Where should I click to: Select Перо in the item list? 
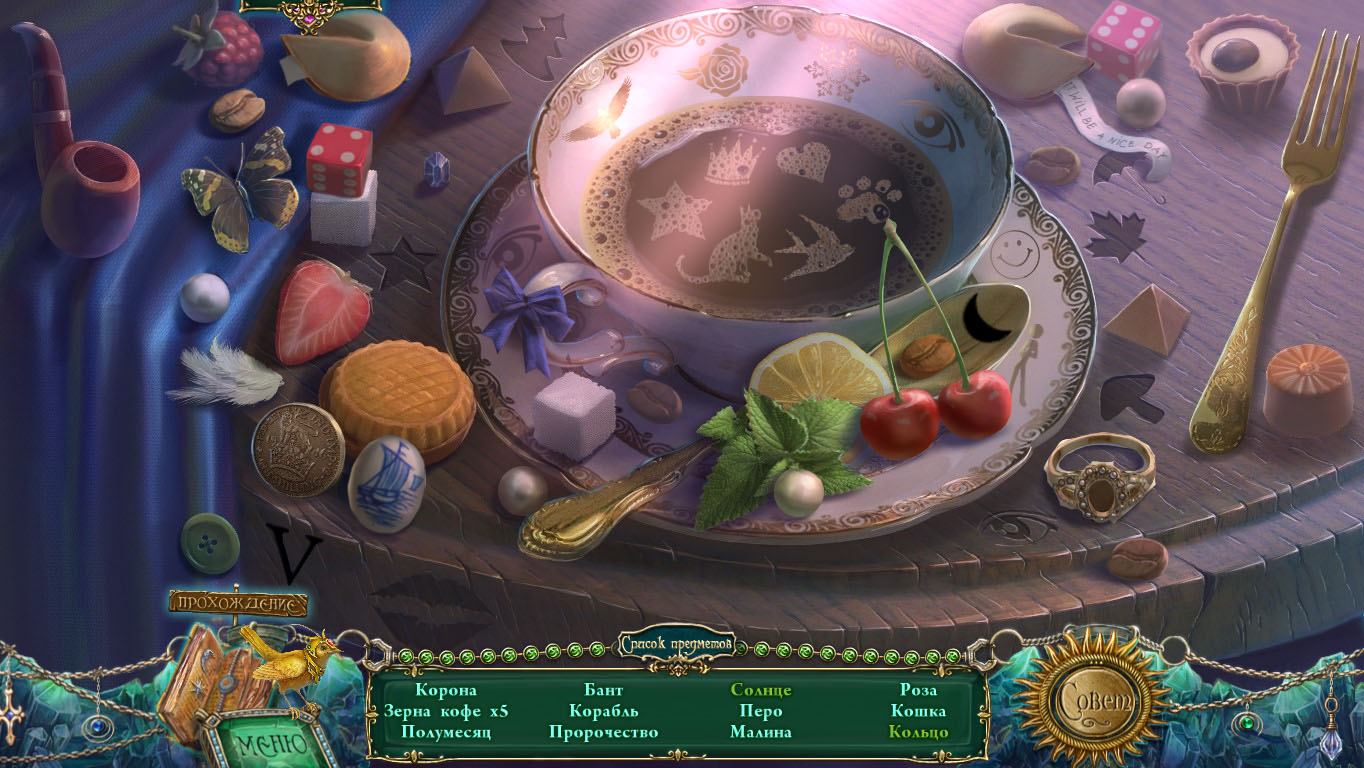coord(761,711)
